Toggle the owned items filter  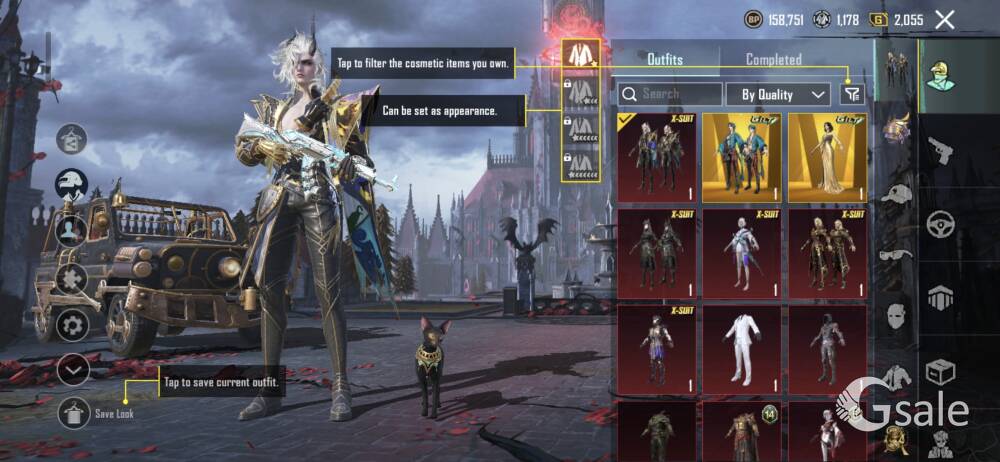[x=851, y=94]
